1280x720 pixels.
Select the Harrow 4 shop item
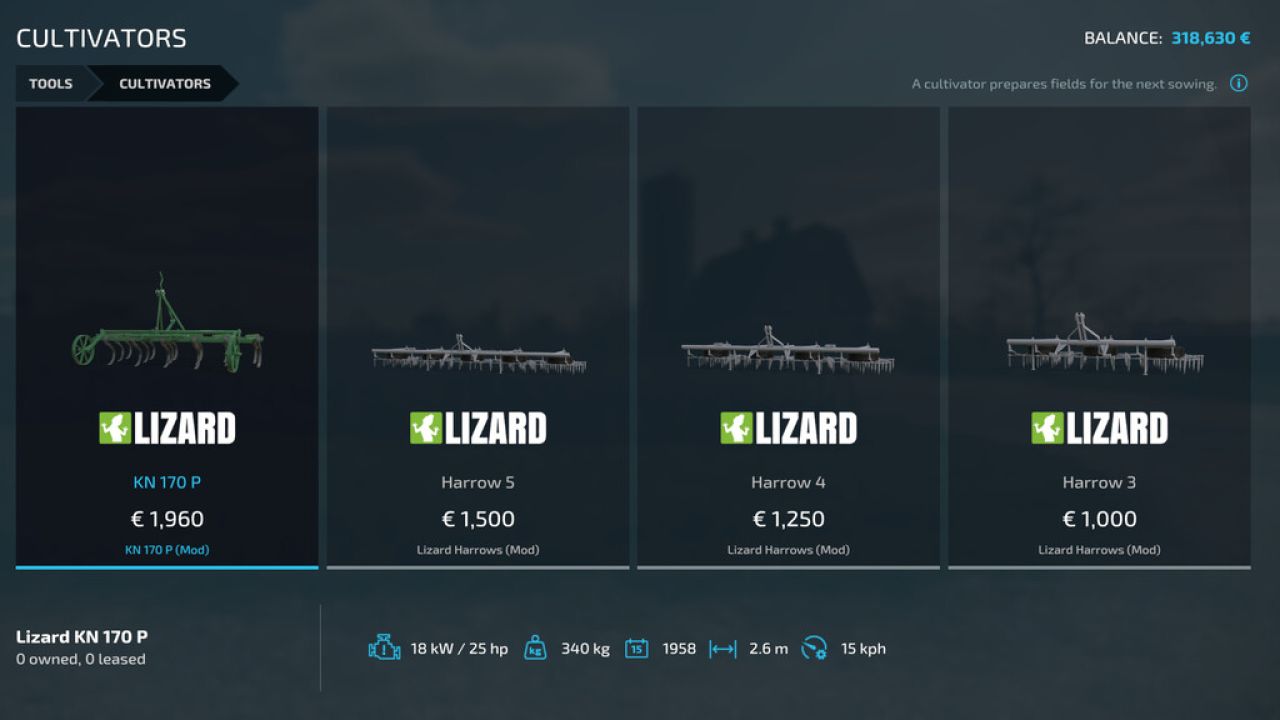click(x=788, y=338)
